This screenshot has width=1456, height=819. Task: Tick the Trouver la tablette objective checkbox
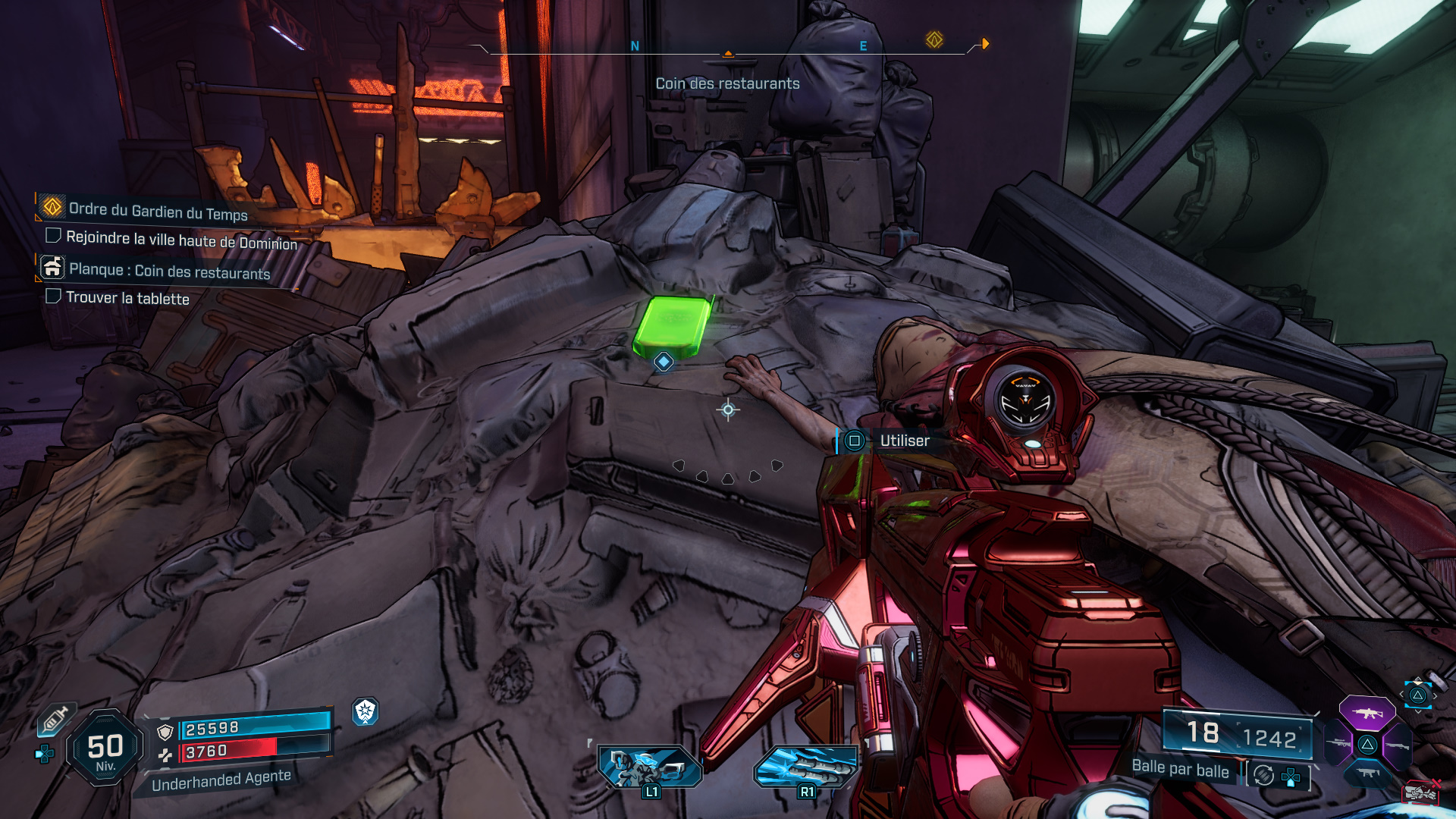[53, 296]
